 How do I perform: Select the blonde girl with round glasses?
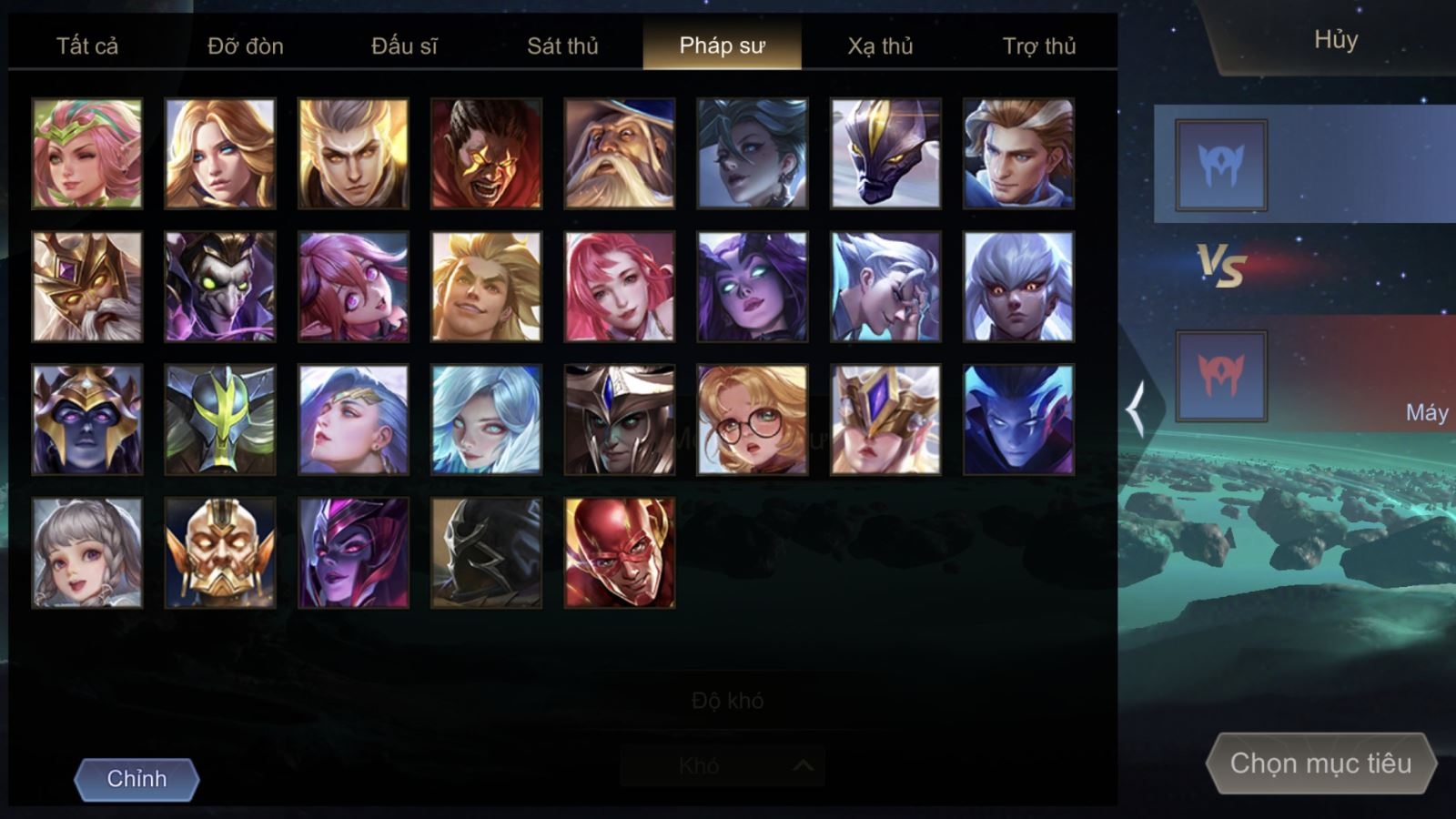tap(753, 420)
